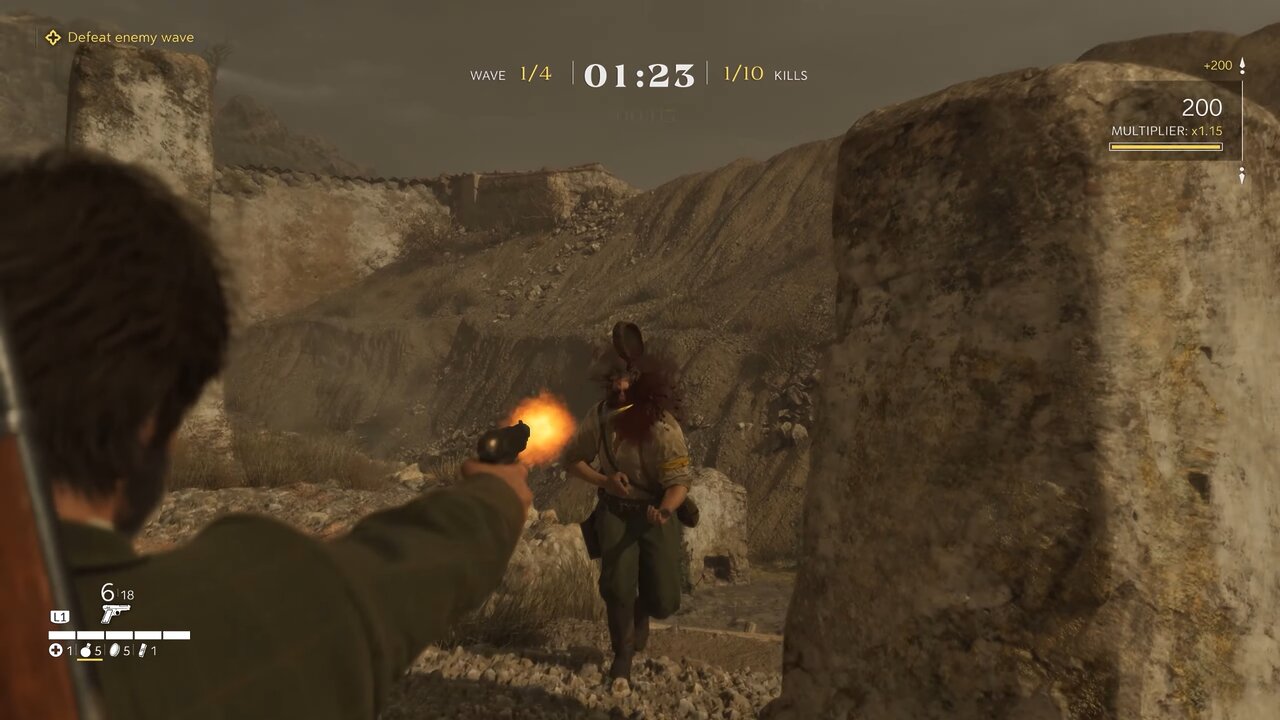
Task: Select the medkit cross item icon
Action: coord(56,651)
